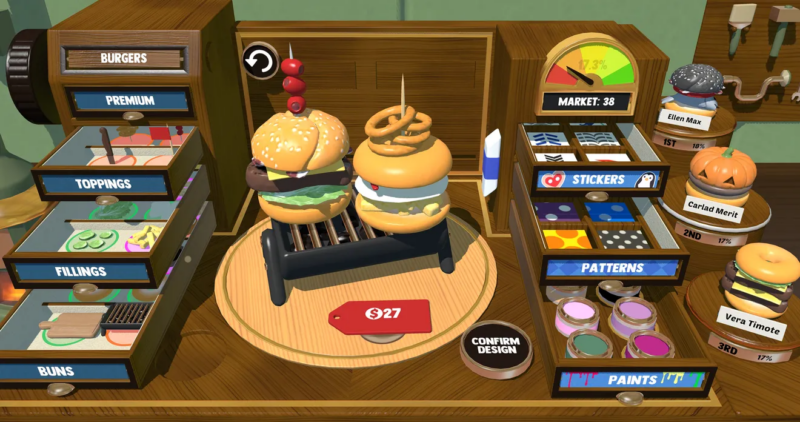Confirm the burger design
Image resolution: width=800 pixels, height=422 pixels.
[x=495, y=348]
